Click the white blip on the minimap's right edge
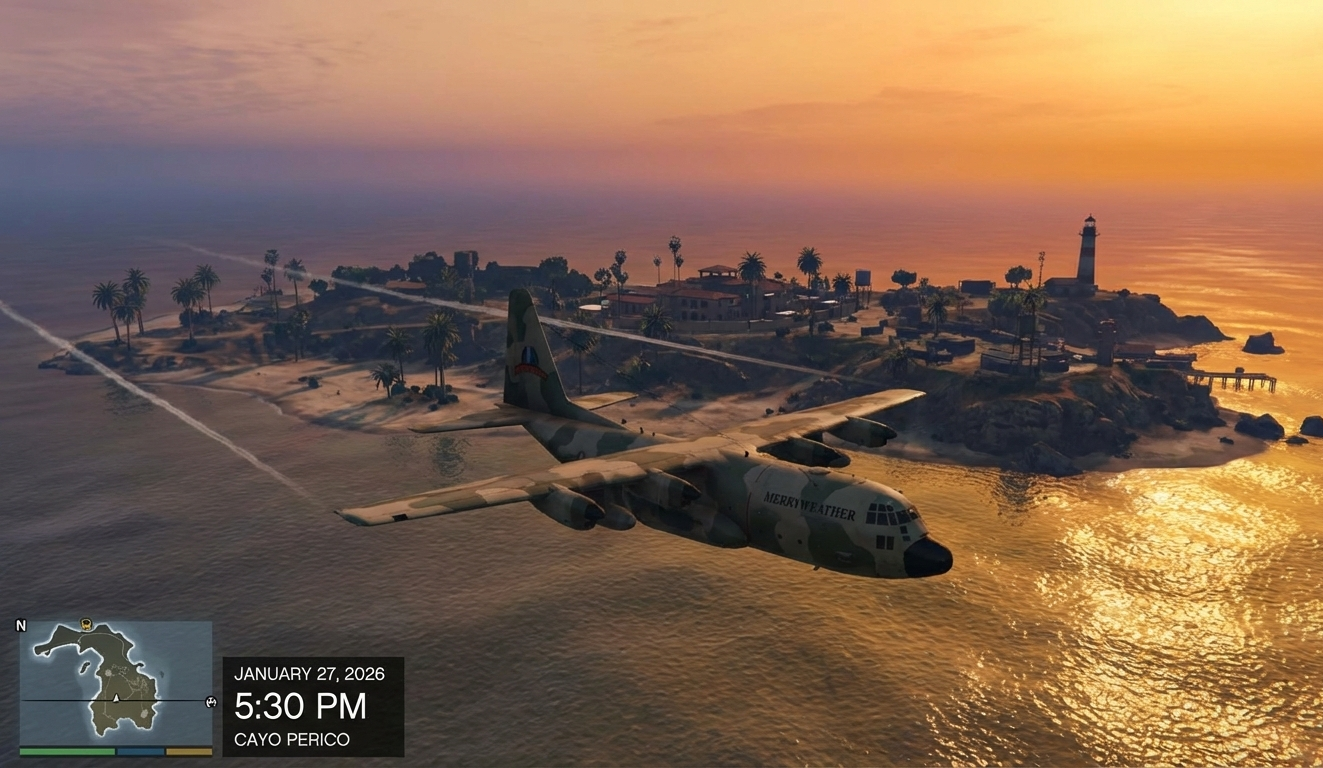The width and height of the screenshot is (1323, 768). point(210,701)
